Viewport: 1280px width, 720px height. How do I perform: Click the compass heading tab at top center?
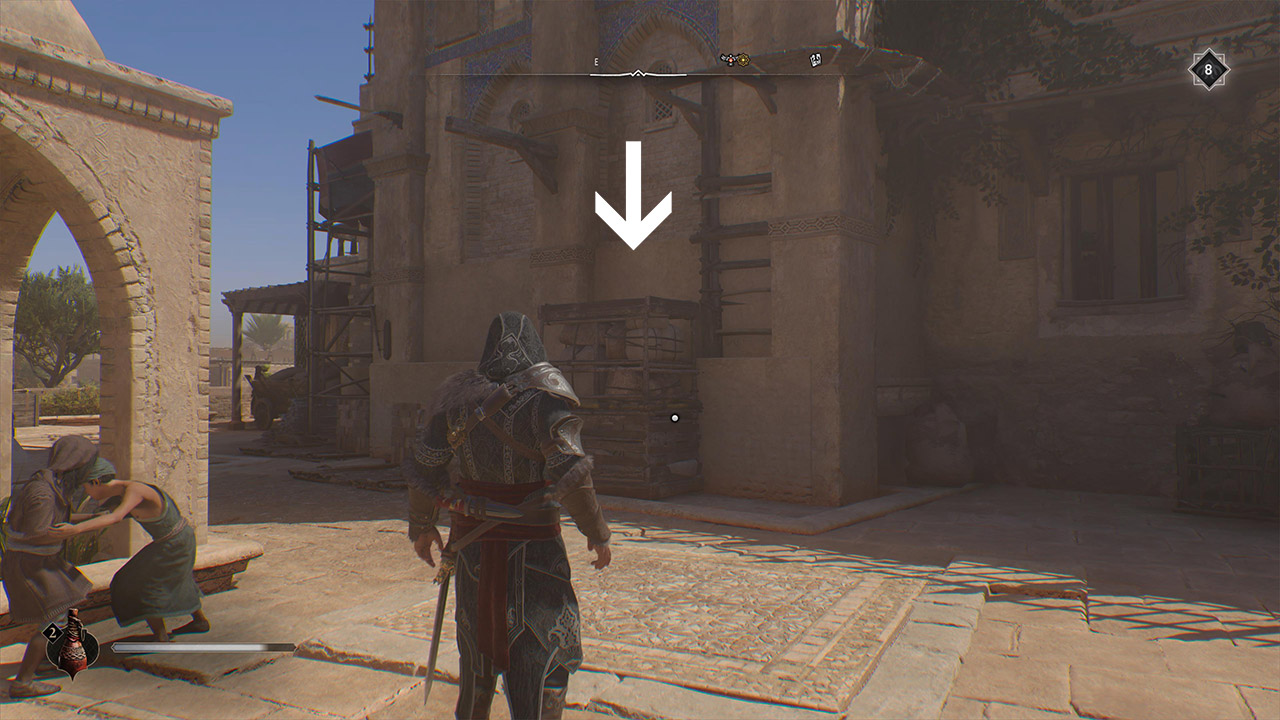[637, 72]
